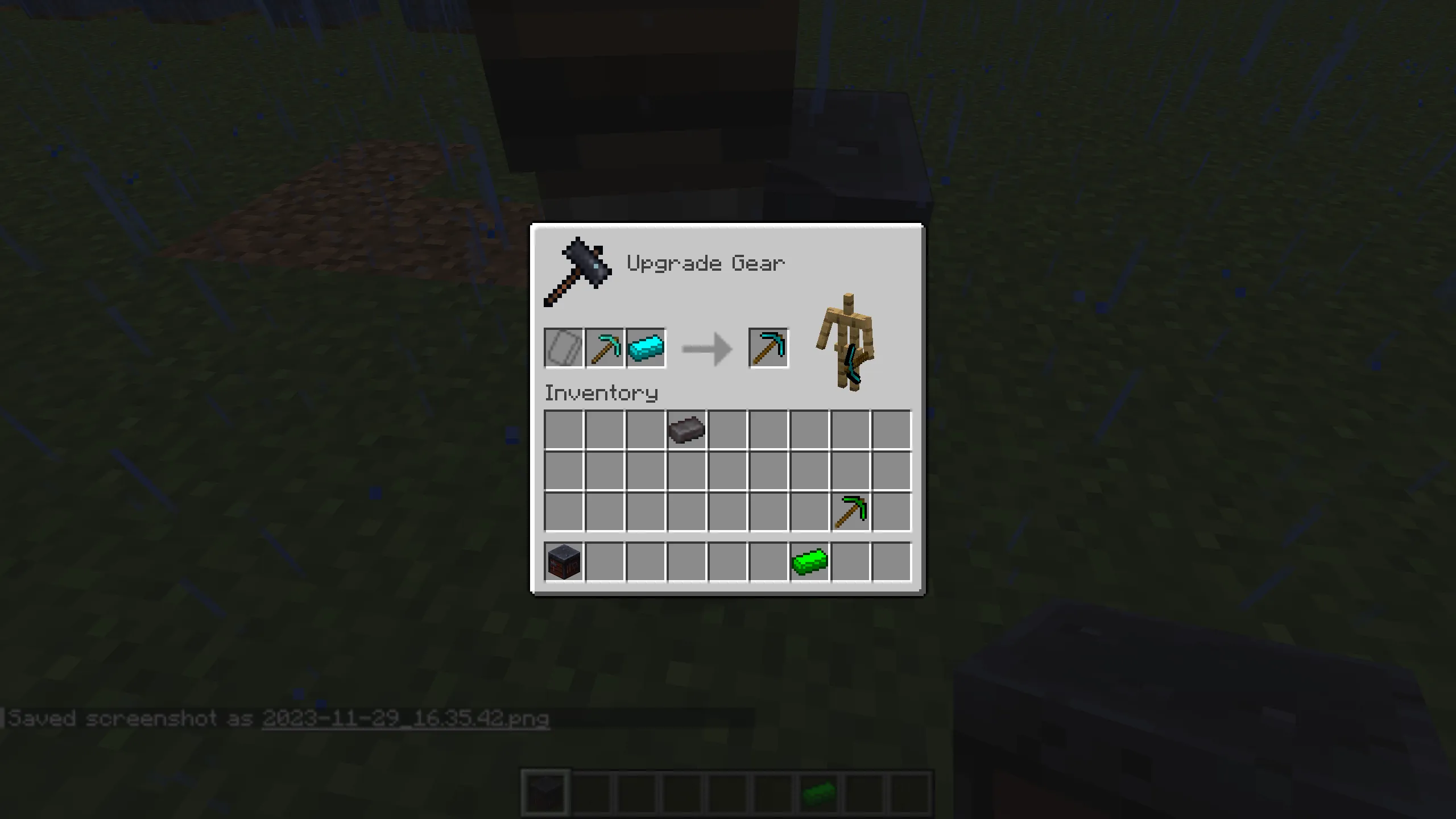This screenshot has height=819, width=1456.
Task: Click the armor stand gear preview
Action: [x=847, y=341]
